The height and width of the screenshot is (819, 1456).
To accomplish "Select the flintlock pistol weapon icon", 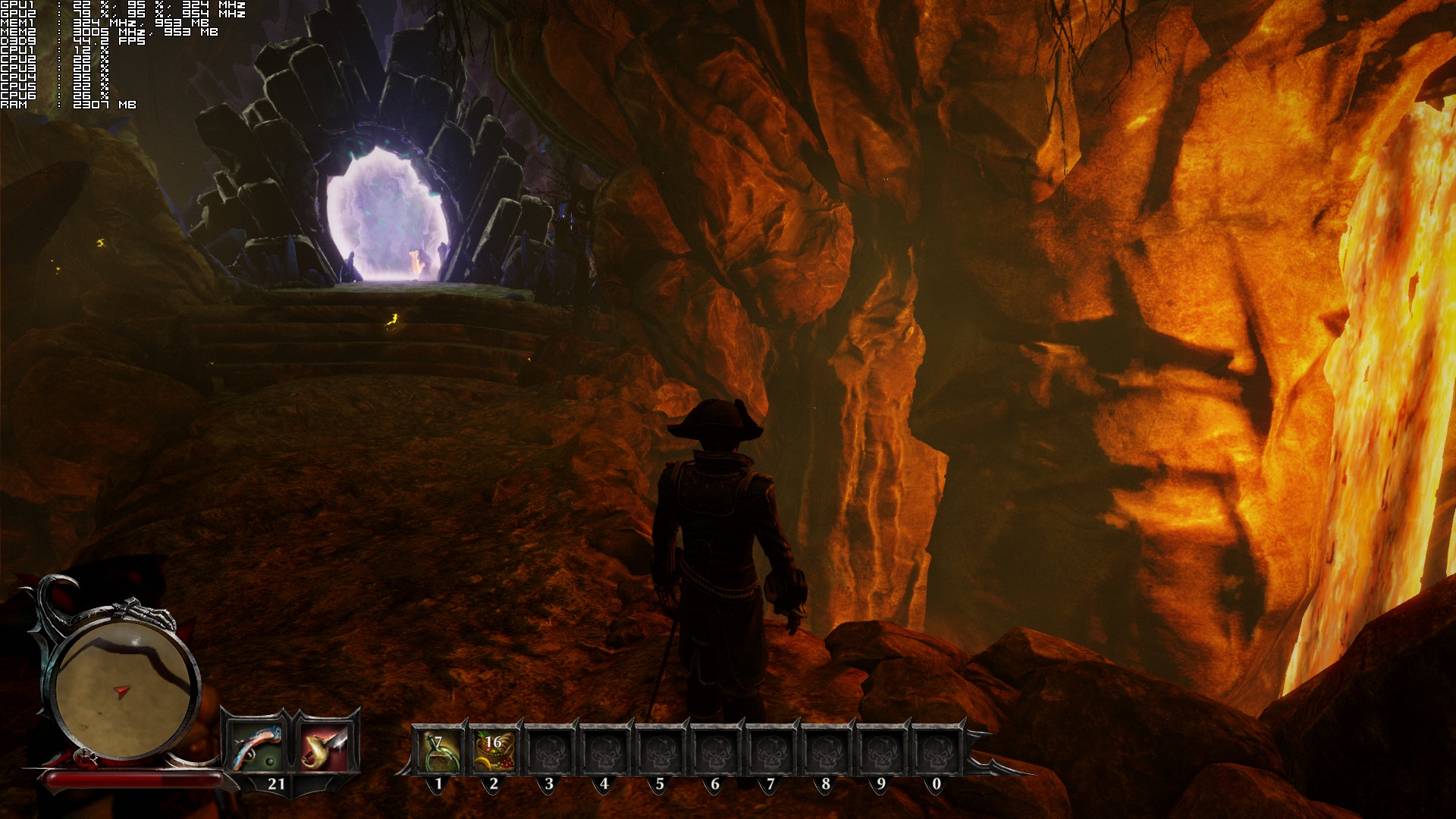I will point(256,746).
